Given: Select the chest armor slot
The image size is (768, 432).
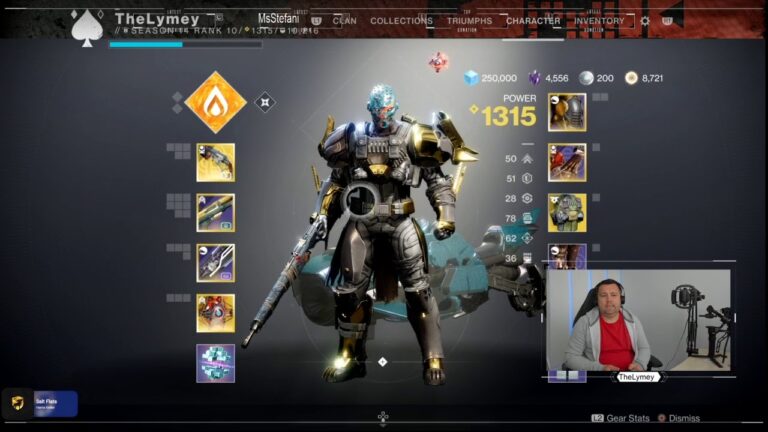Looking at the screenshot, I should [x=567, y=212].
